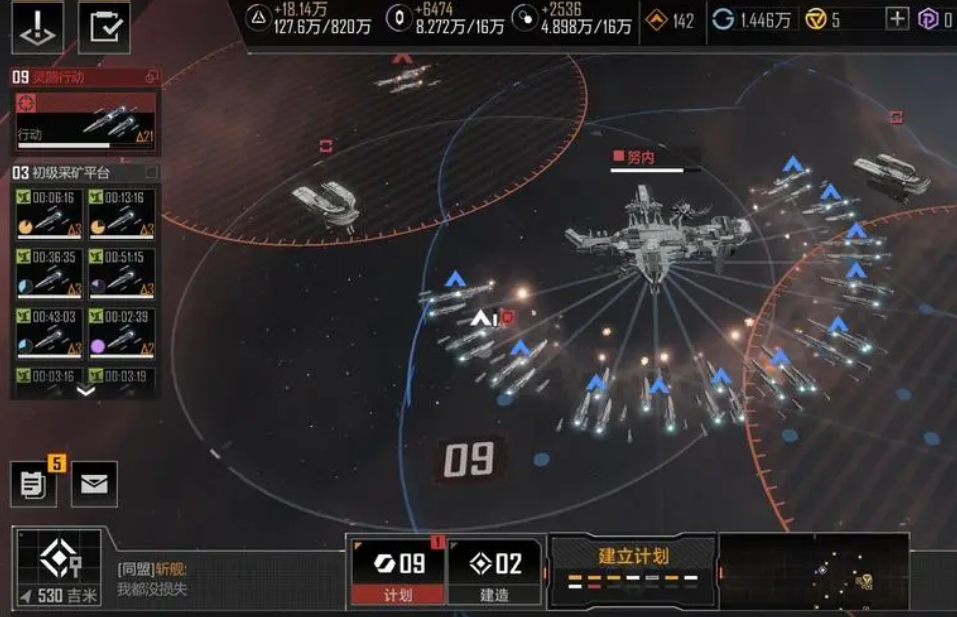Viewport: 957px width, 617px height.
Task: Choose the mining slot timed 00:36:35
Action: (49, 271)
